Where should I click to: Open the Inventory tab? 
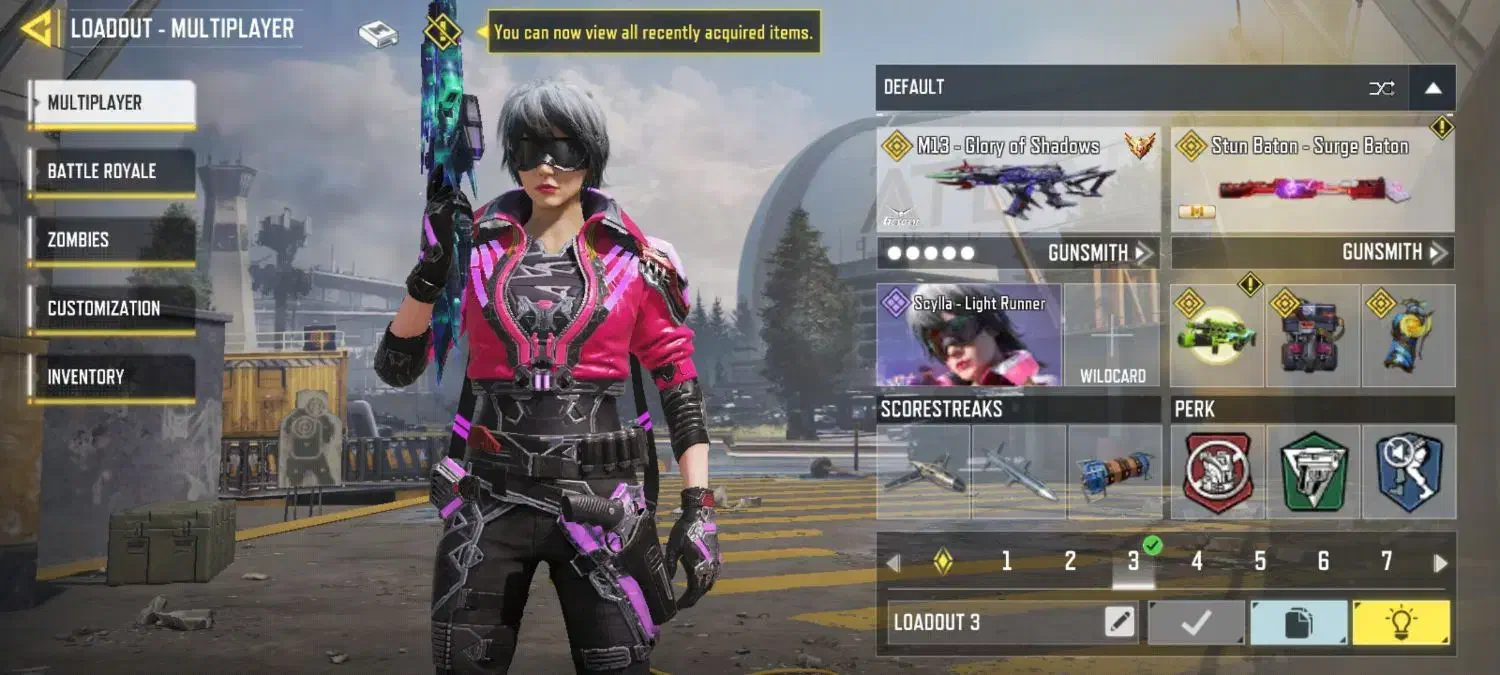tap(111, 377)
